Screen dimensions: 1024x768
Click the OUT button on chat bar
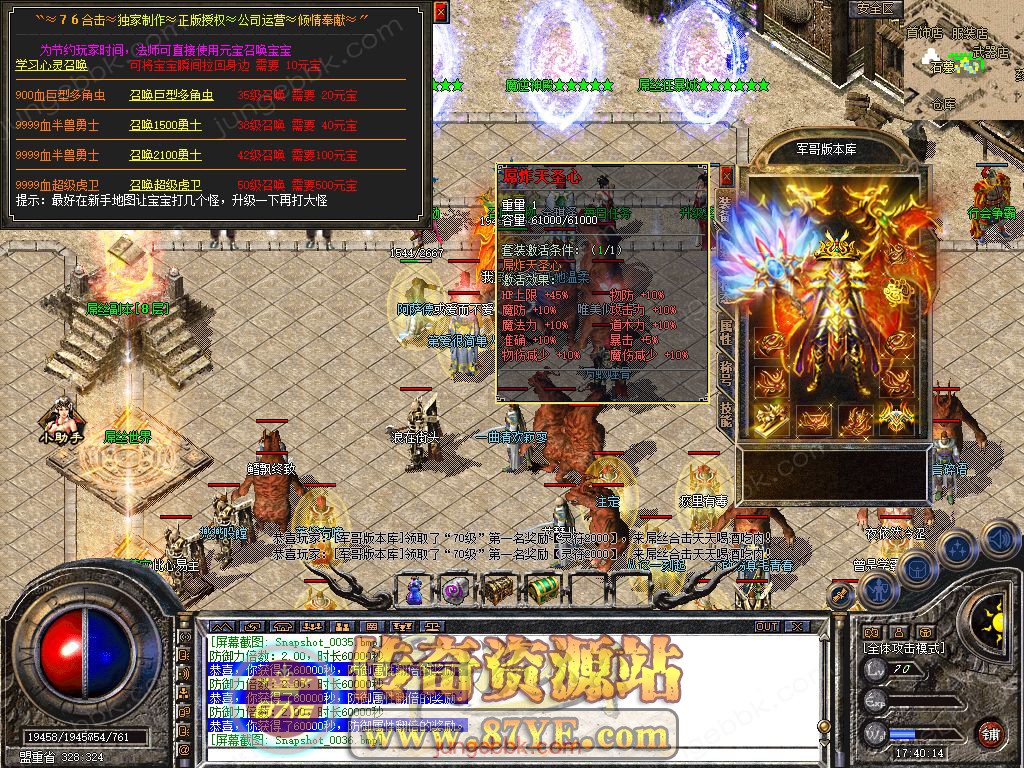click(767, 627)
